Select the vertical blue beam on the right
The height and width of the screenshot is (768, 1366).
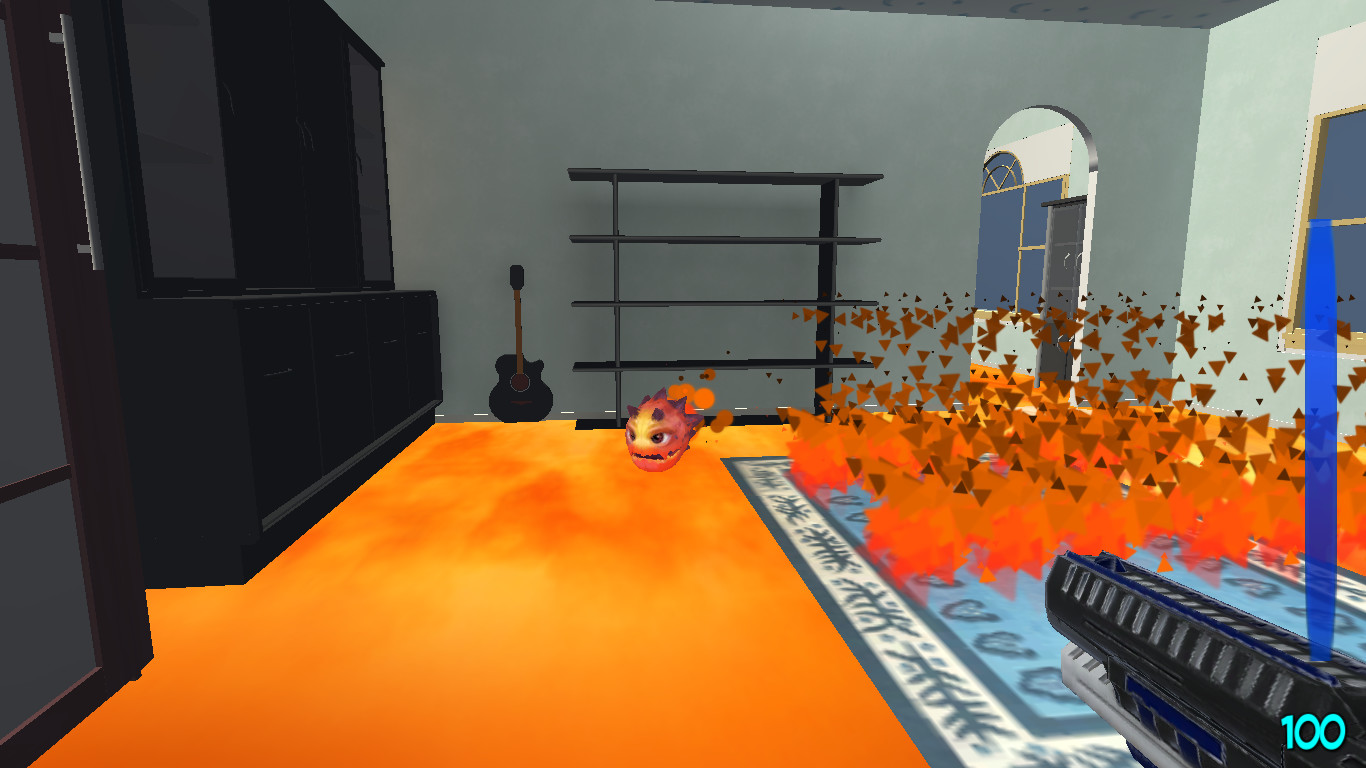coord(1322,400)
